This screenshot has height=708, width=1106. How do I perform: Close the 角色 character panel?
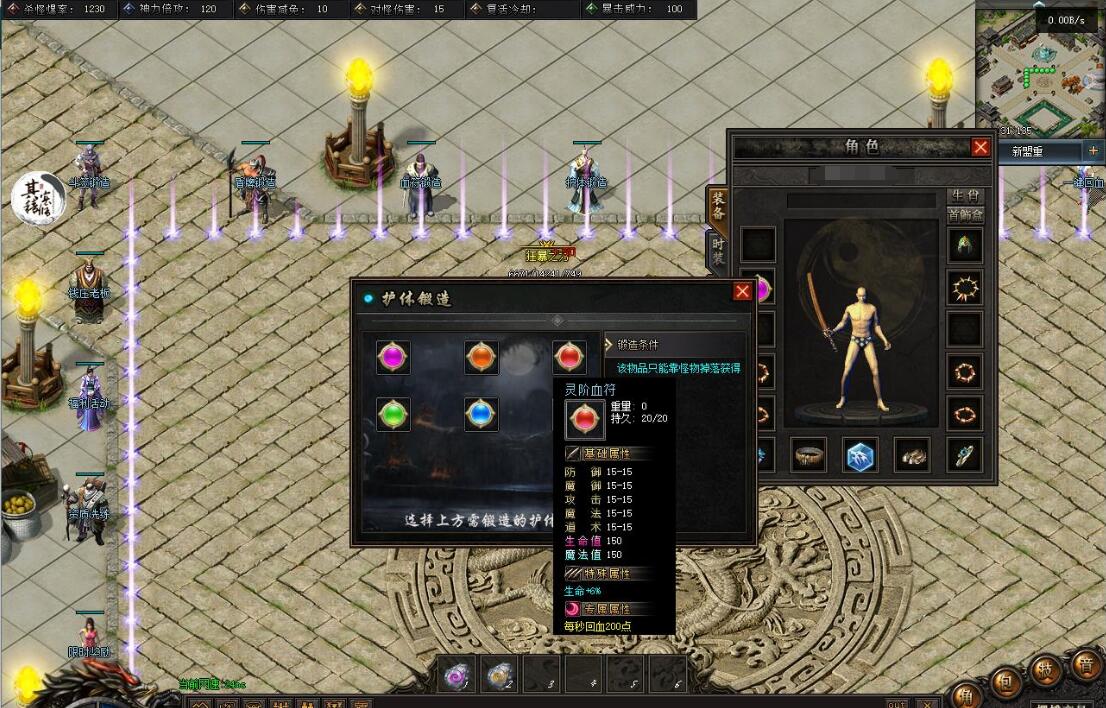pos(981,148)
